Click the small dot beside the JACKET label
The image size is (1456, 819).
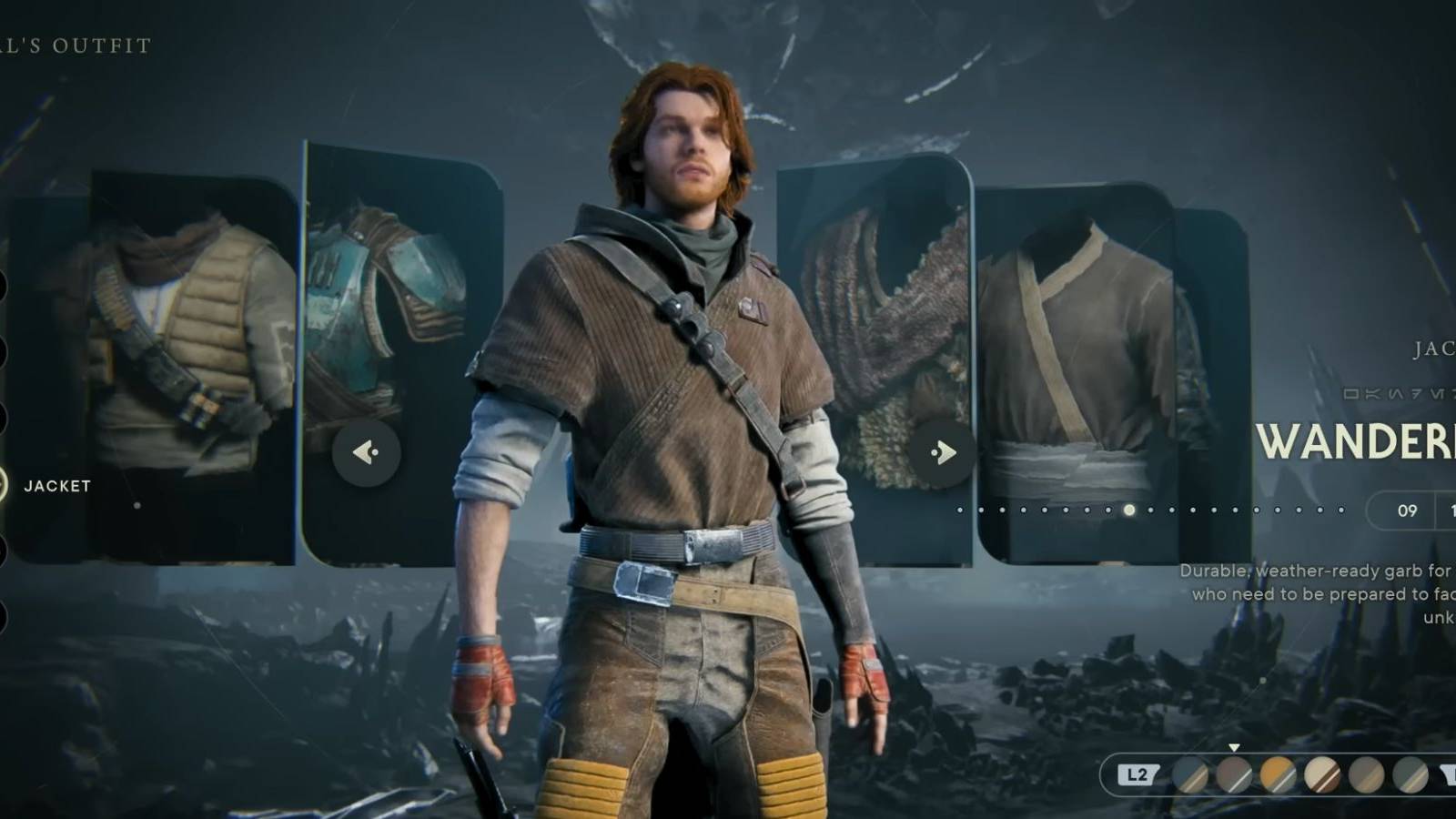pyautogui.click(x=136, y=508)
